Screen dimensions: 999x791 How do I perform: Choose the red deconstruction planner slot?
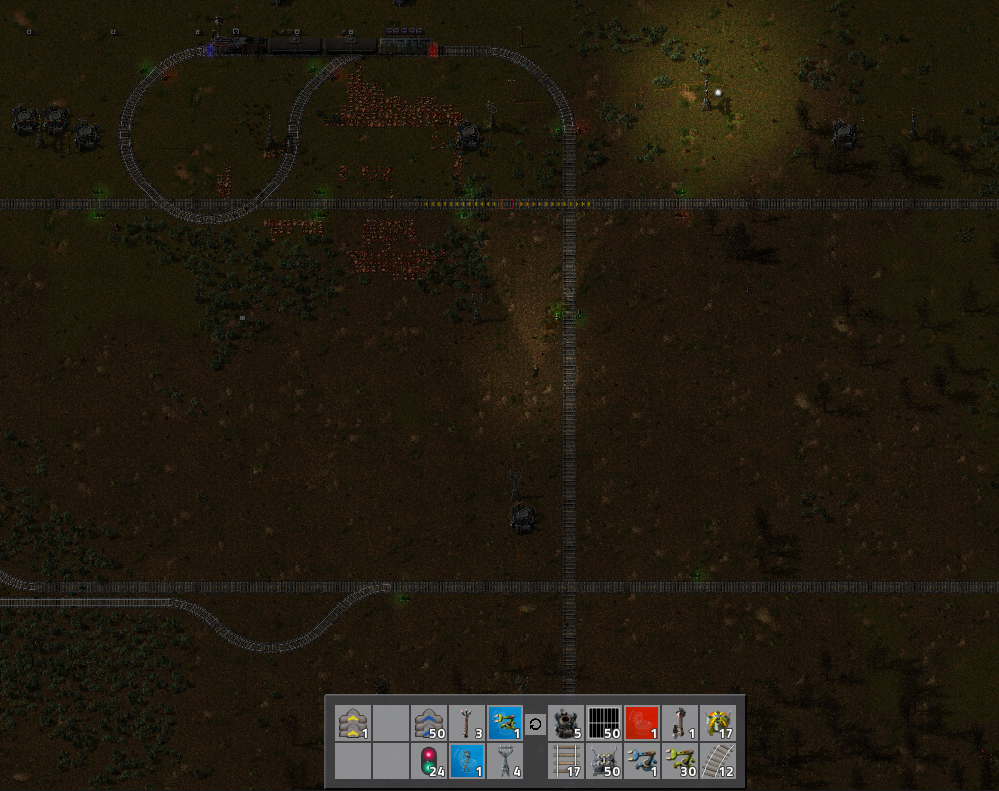pyautogui.click(x=643, y=723)
